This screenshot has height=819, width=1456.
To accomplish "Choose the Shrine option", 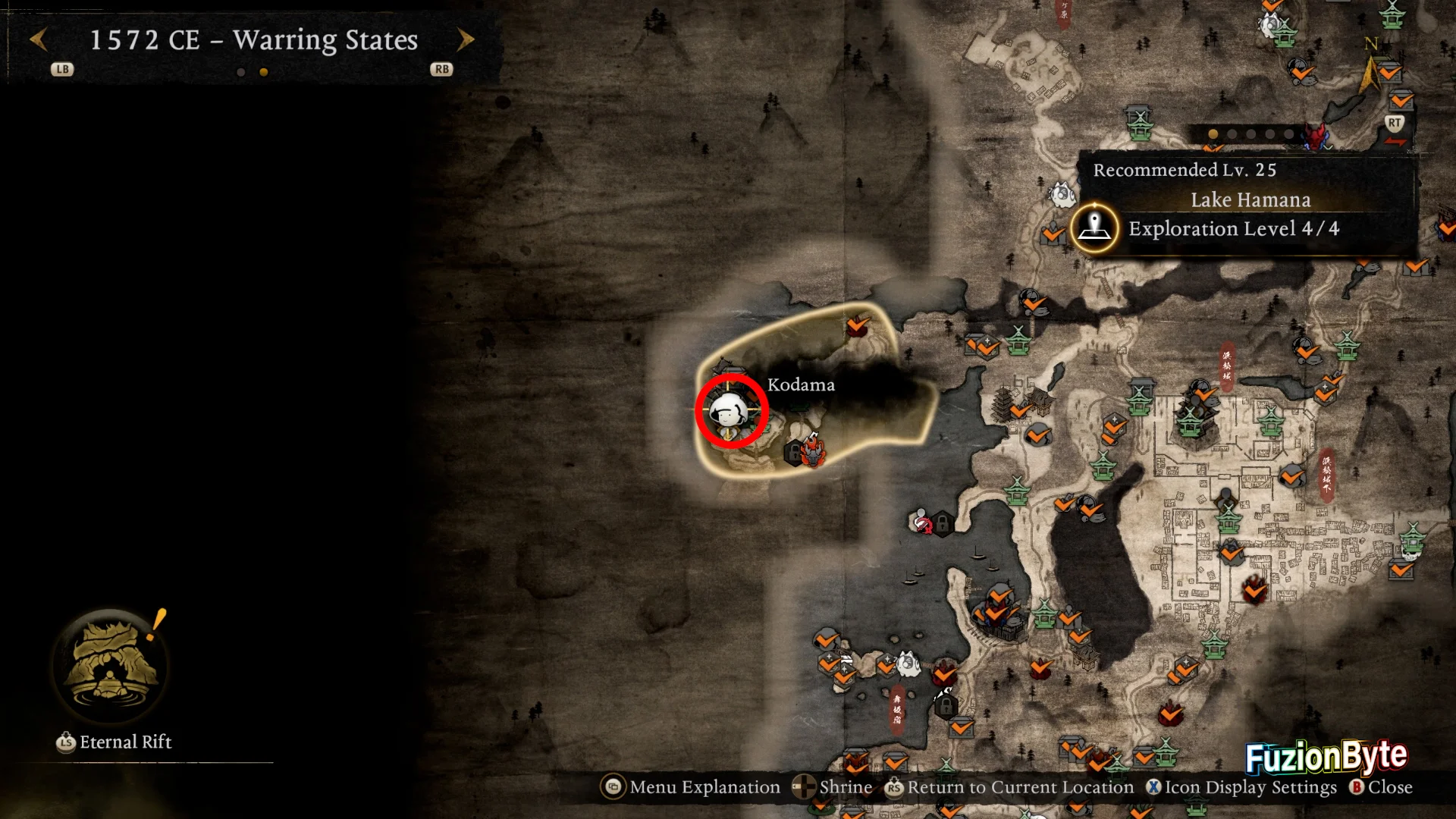I will point(833,787).
